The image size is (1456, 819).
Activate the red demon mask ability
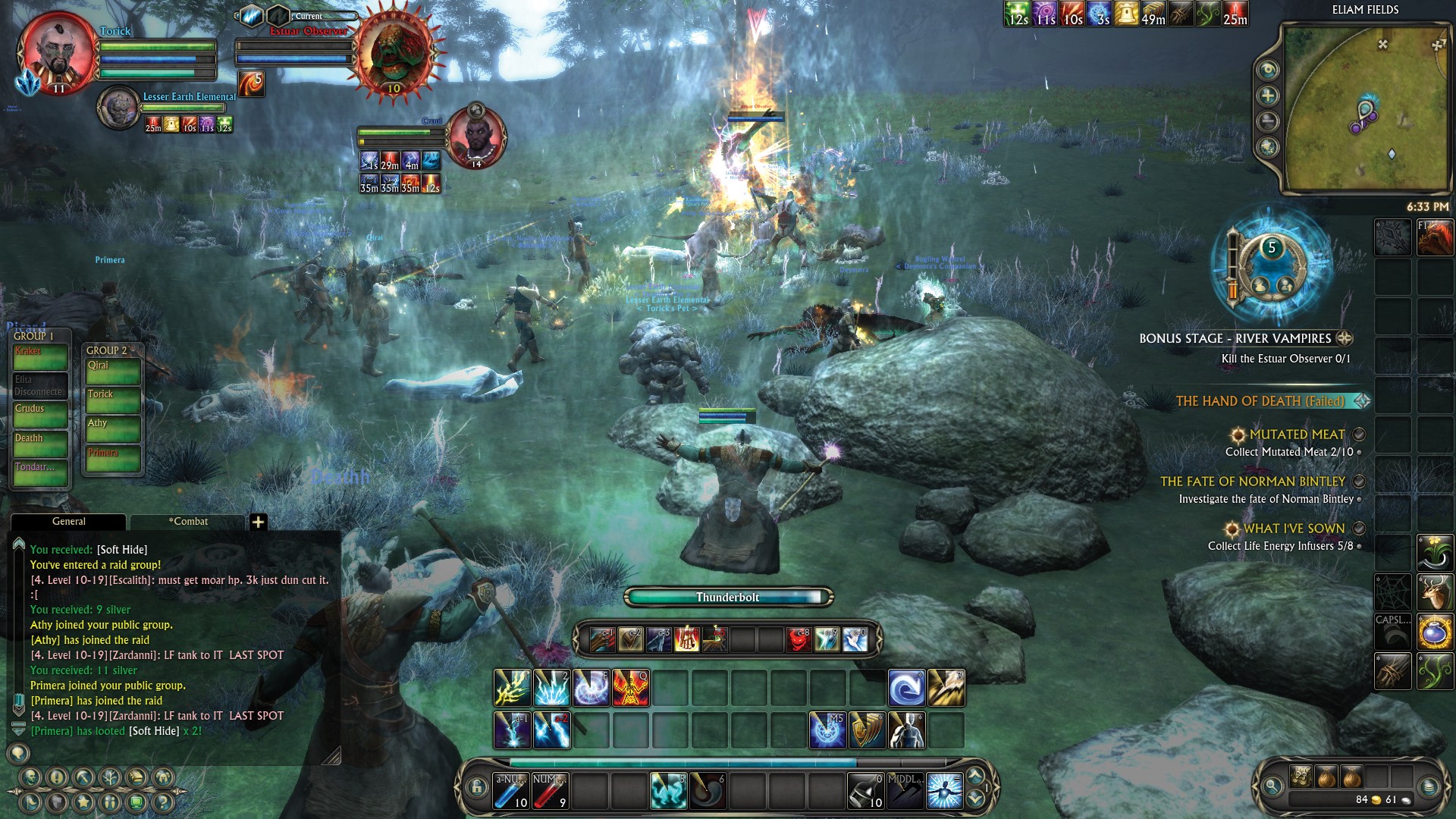798,639
